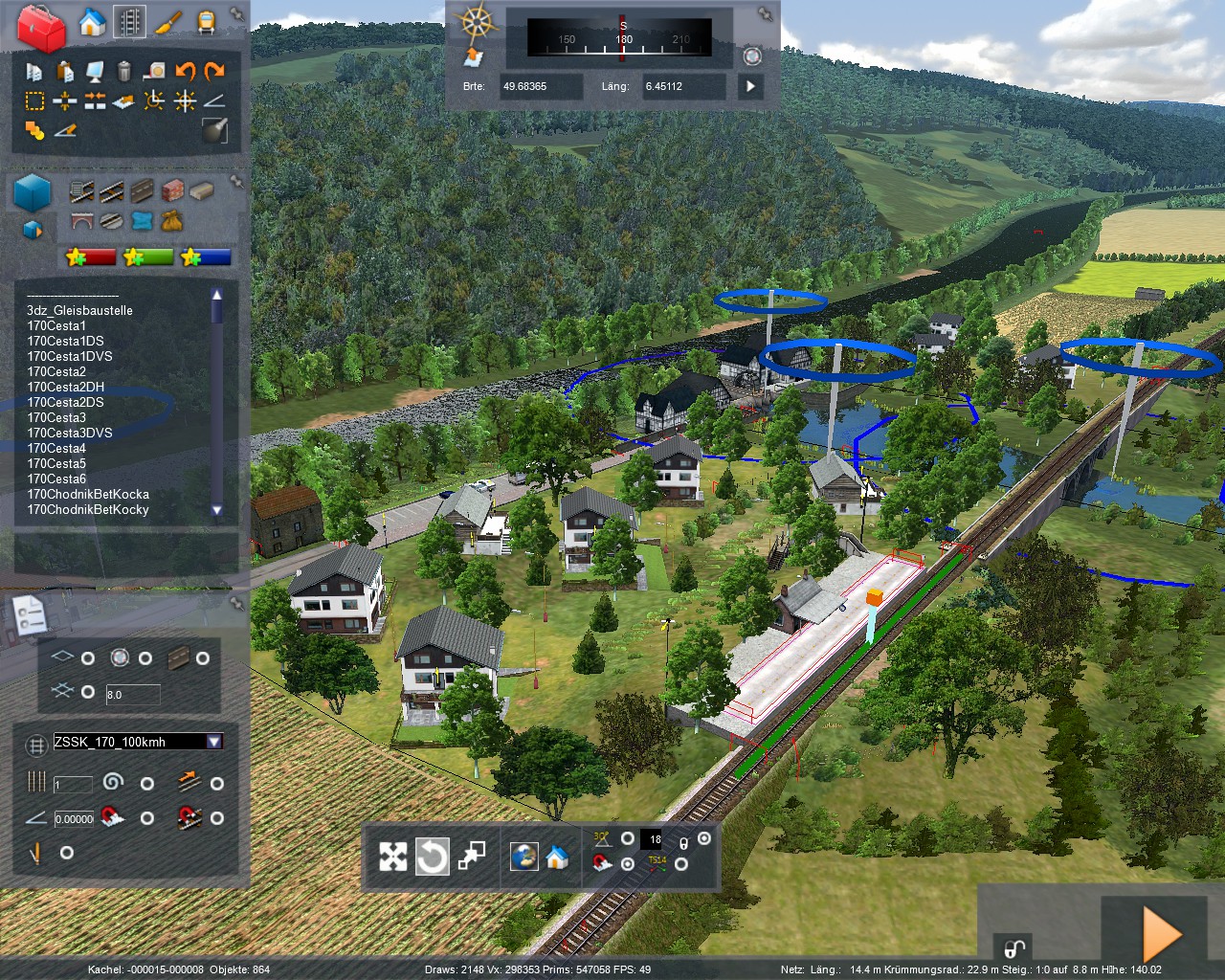The image size is (1225, 980).
Task: Select the paintbrush terrain tools tab
Action: click(x=168, y=21)
